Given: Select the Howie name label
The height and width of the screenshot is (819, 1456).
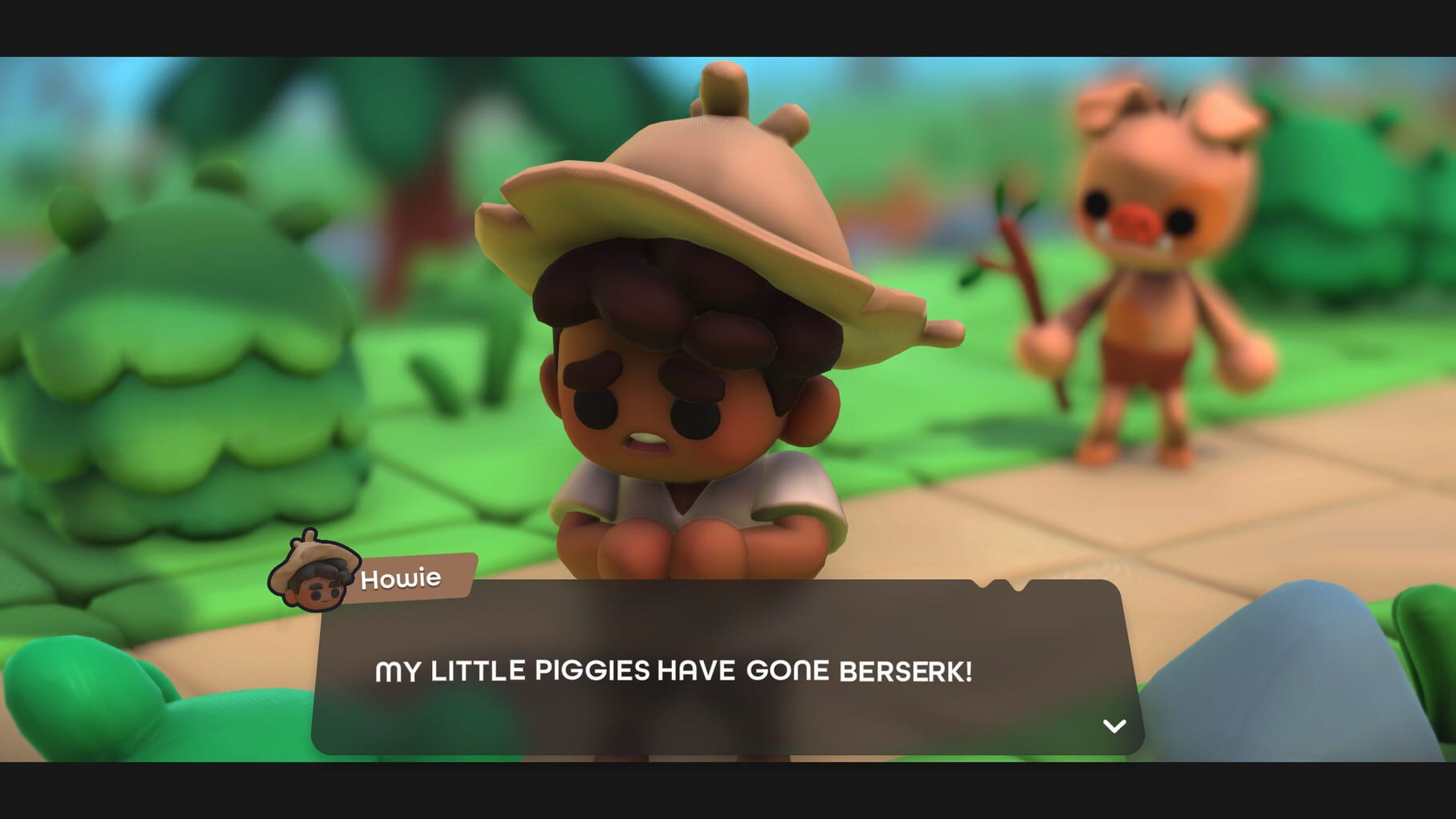Looking at the screenshot, I should 404,577.
